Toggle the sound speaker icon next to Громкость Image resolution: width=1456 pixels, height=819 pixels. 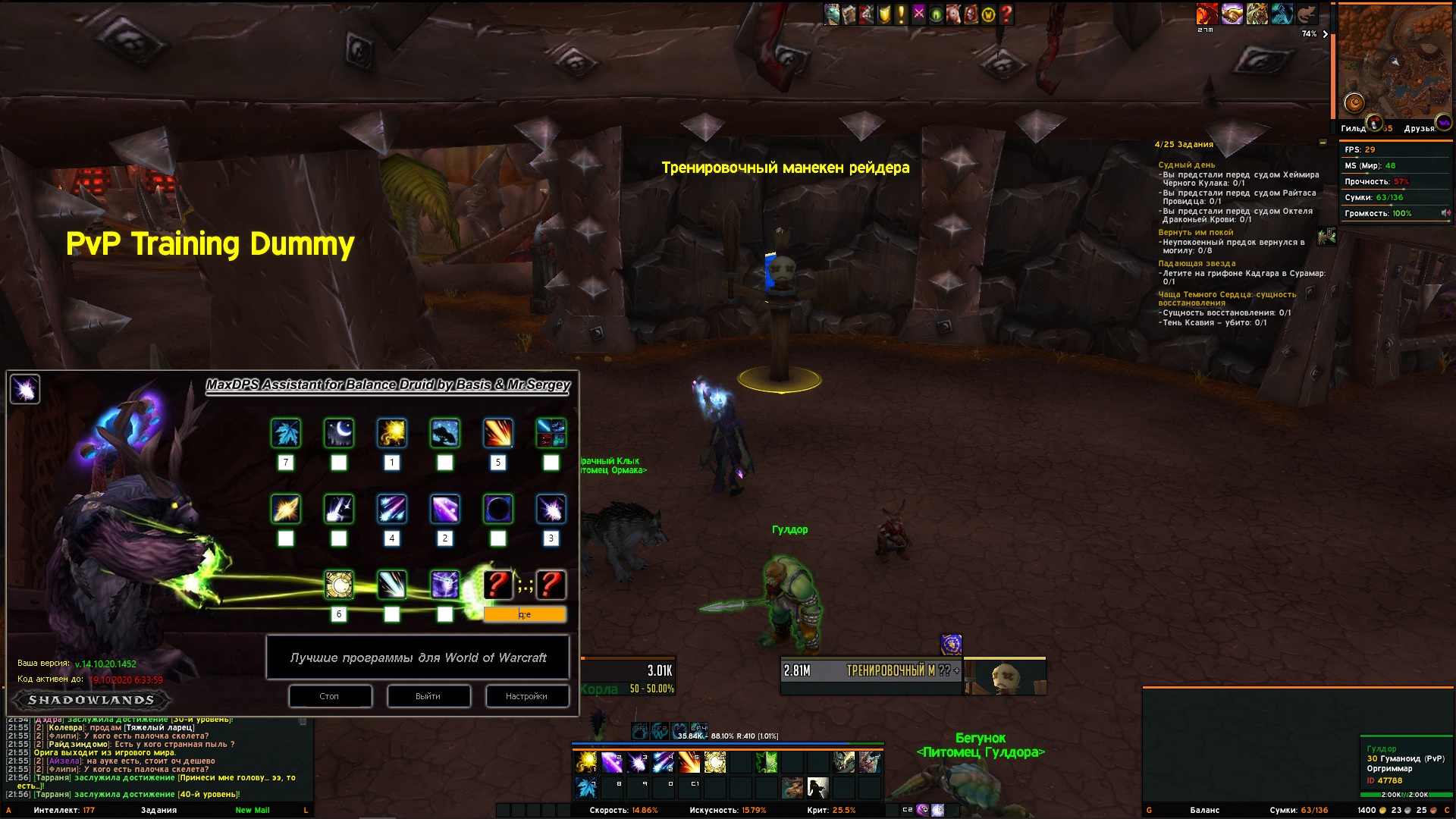[1445, 213]
